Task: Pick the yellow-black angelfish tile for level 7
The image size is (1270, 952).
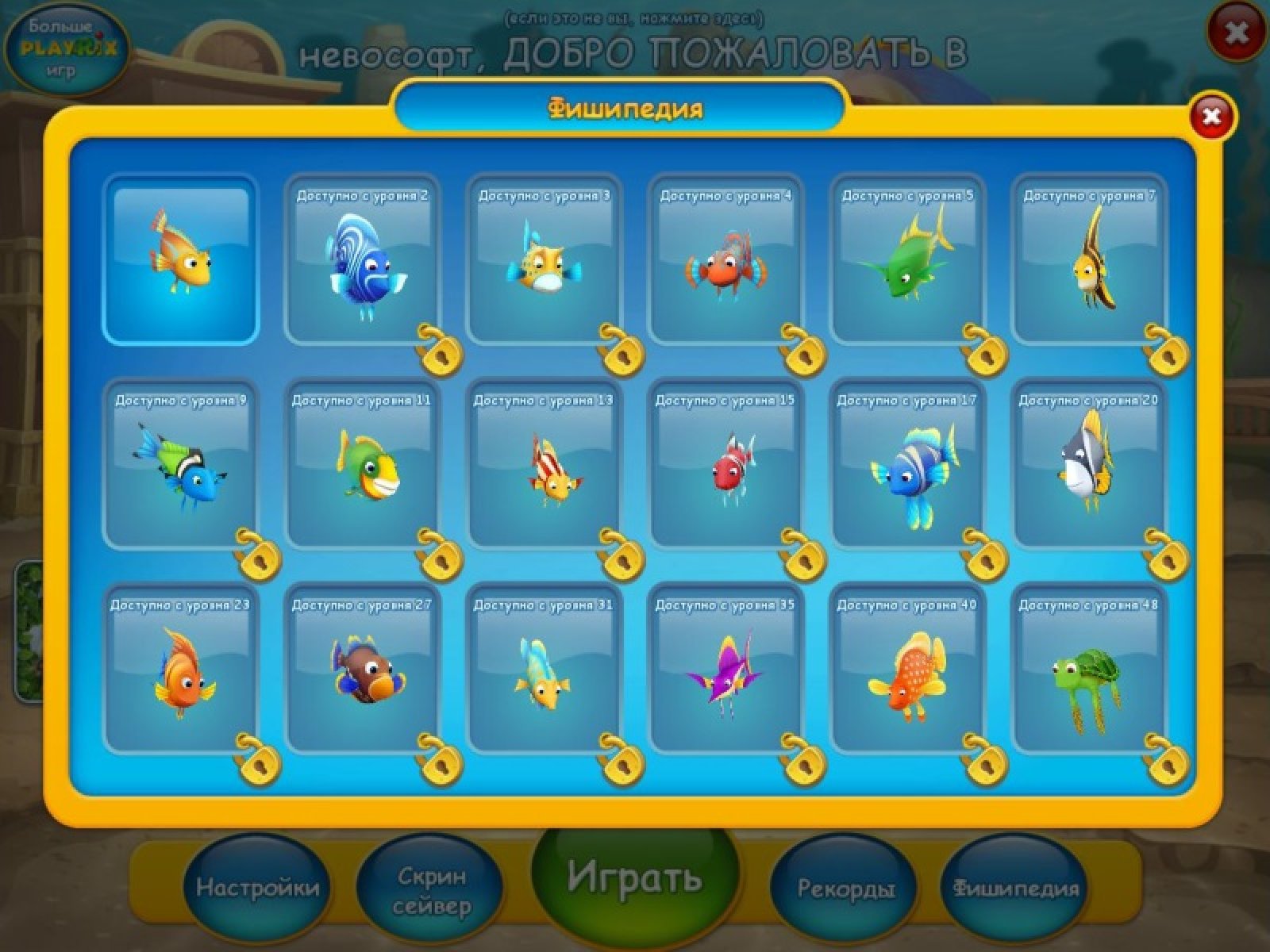Action: [1089, 259]
